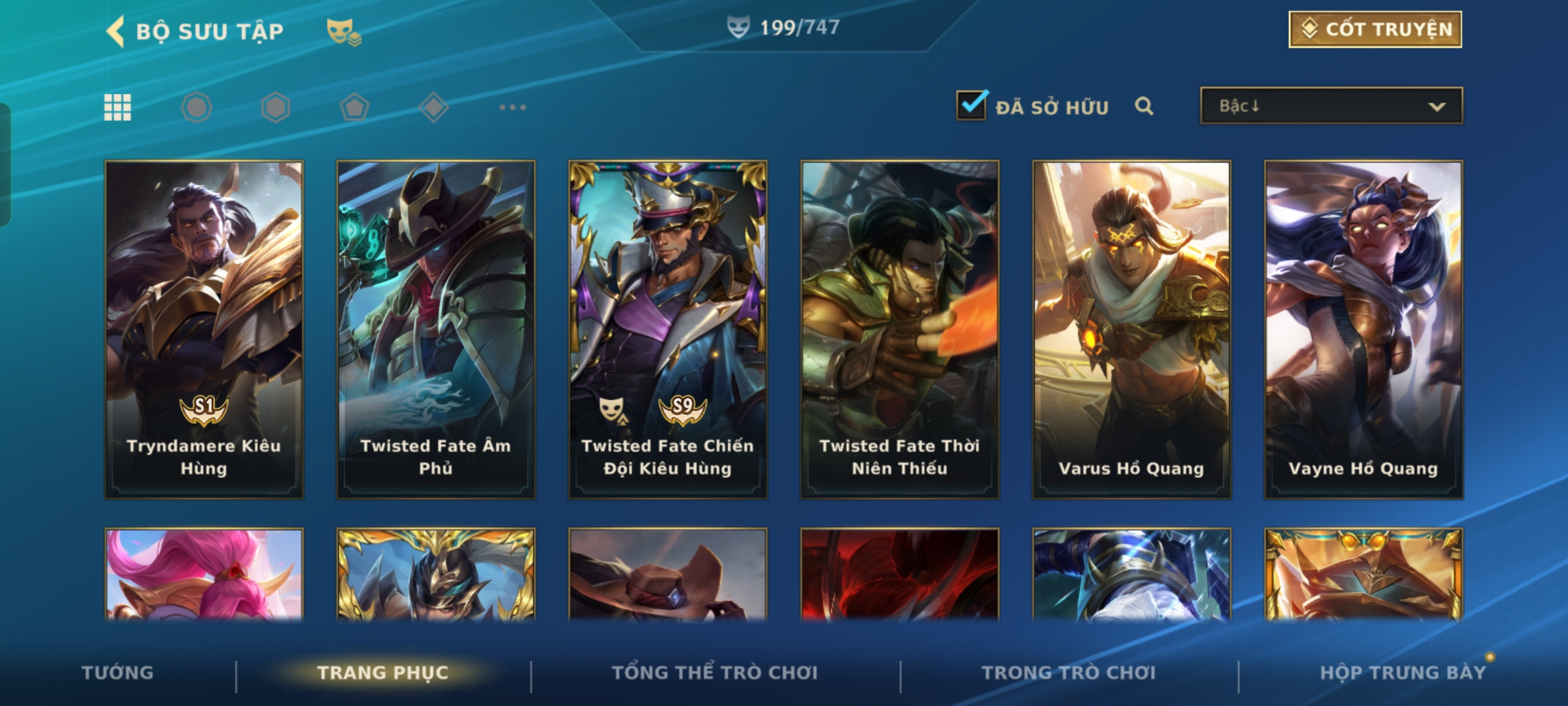Screen dimensions: 1568x706
Task: Choose the pentagon-shaped rarity filter
Action: (x=354, y=107)
